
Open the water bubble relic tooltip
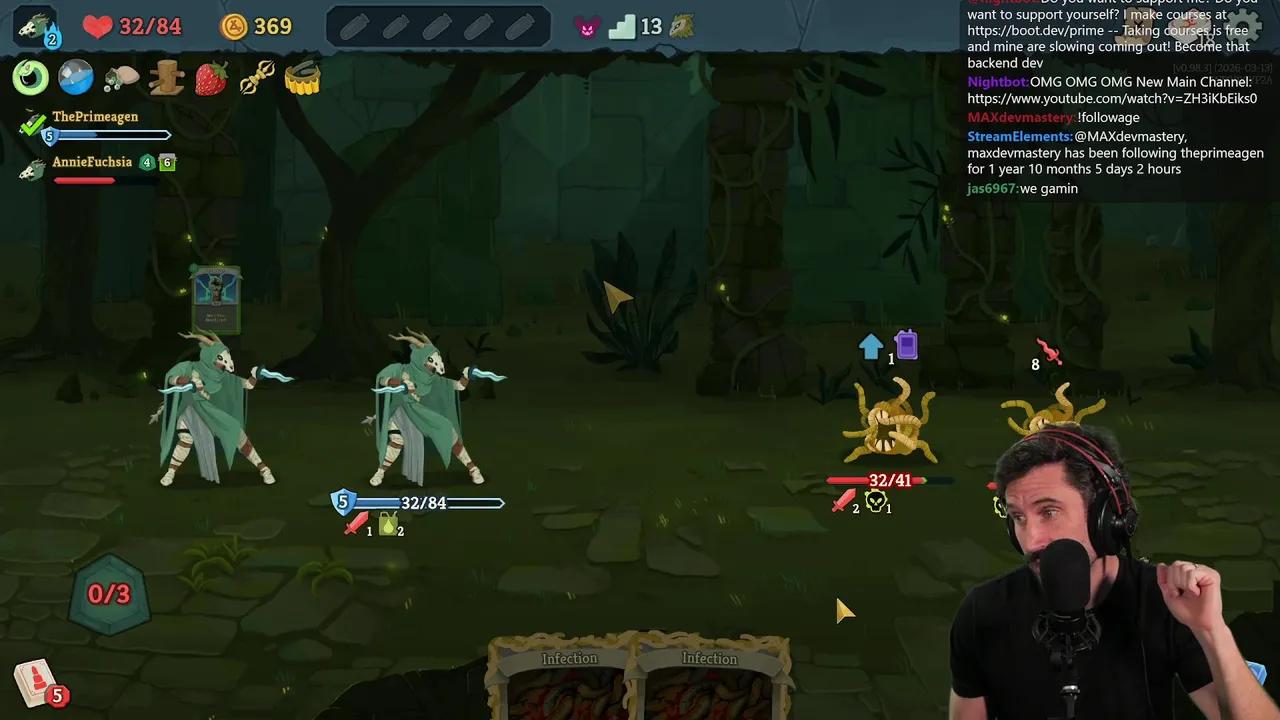pos(76,78)
